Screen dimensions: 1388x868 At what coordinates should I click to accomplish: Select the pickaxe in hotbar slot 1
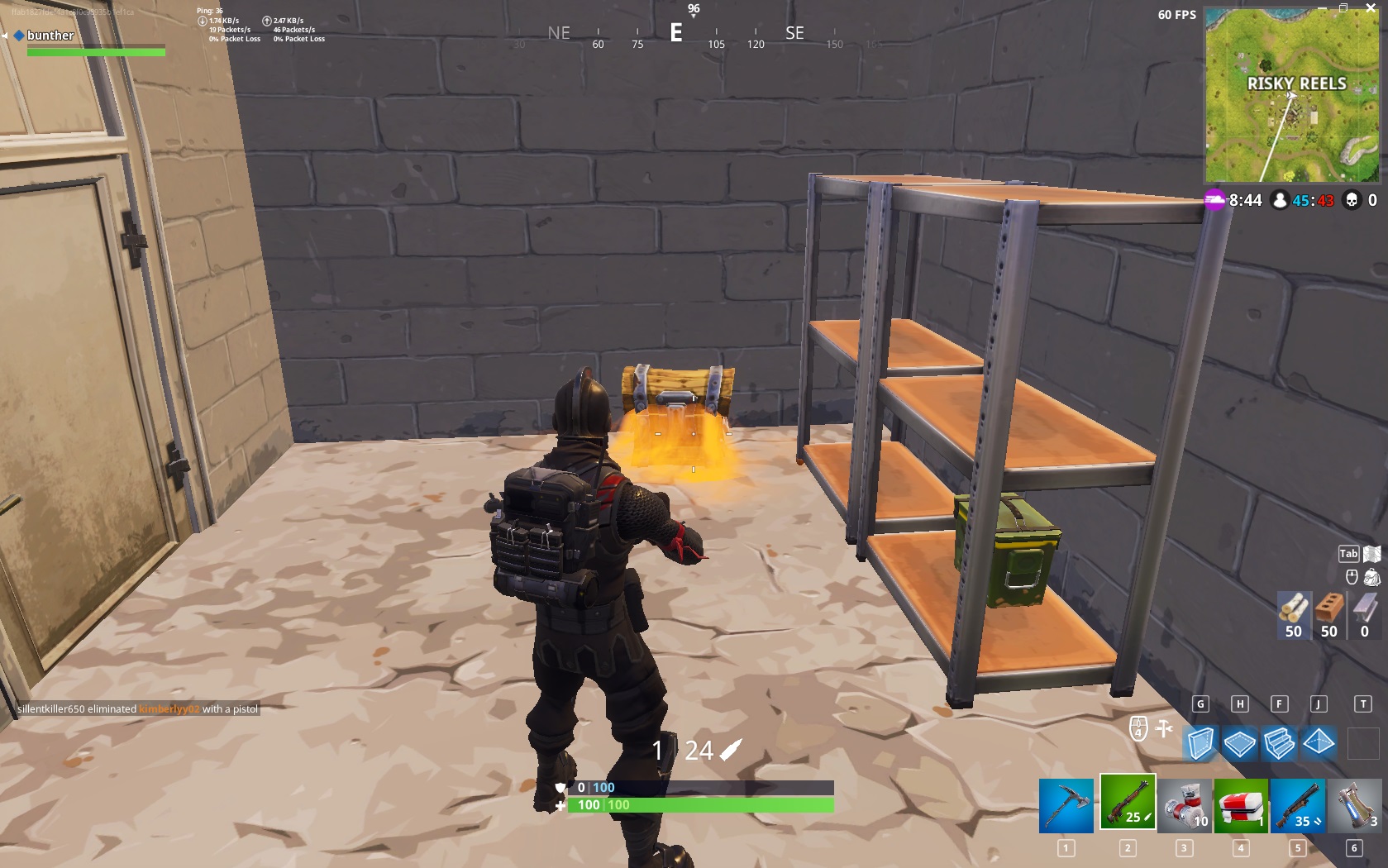(x=1066, y=806)
